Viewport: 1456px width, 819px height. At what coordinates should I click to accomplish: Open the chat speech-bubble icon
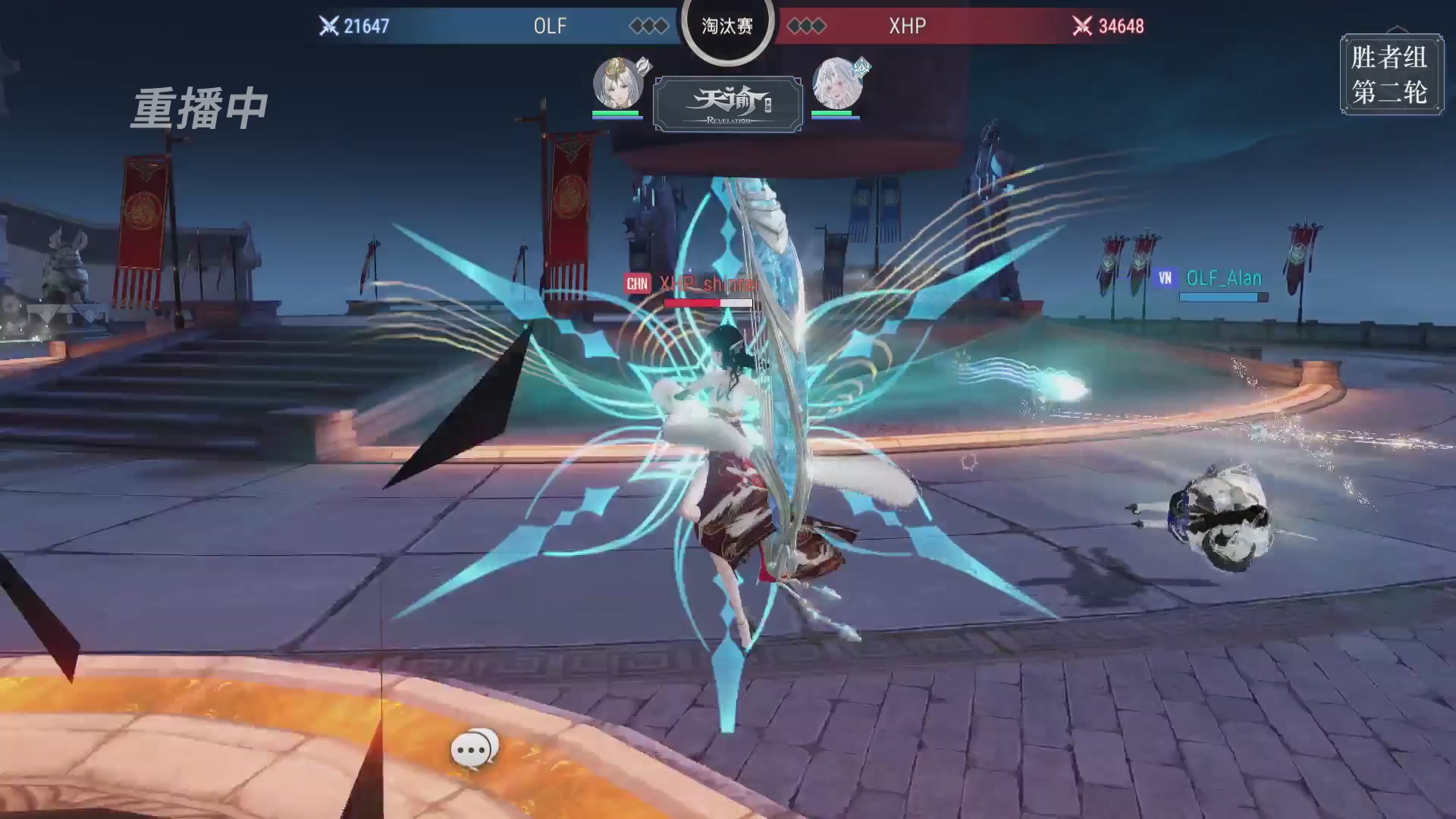coord(474,749)
